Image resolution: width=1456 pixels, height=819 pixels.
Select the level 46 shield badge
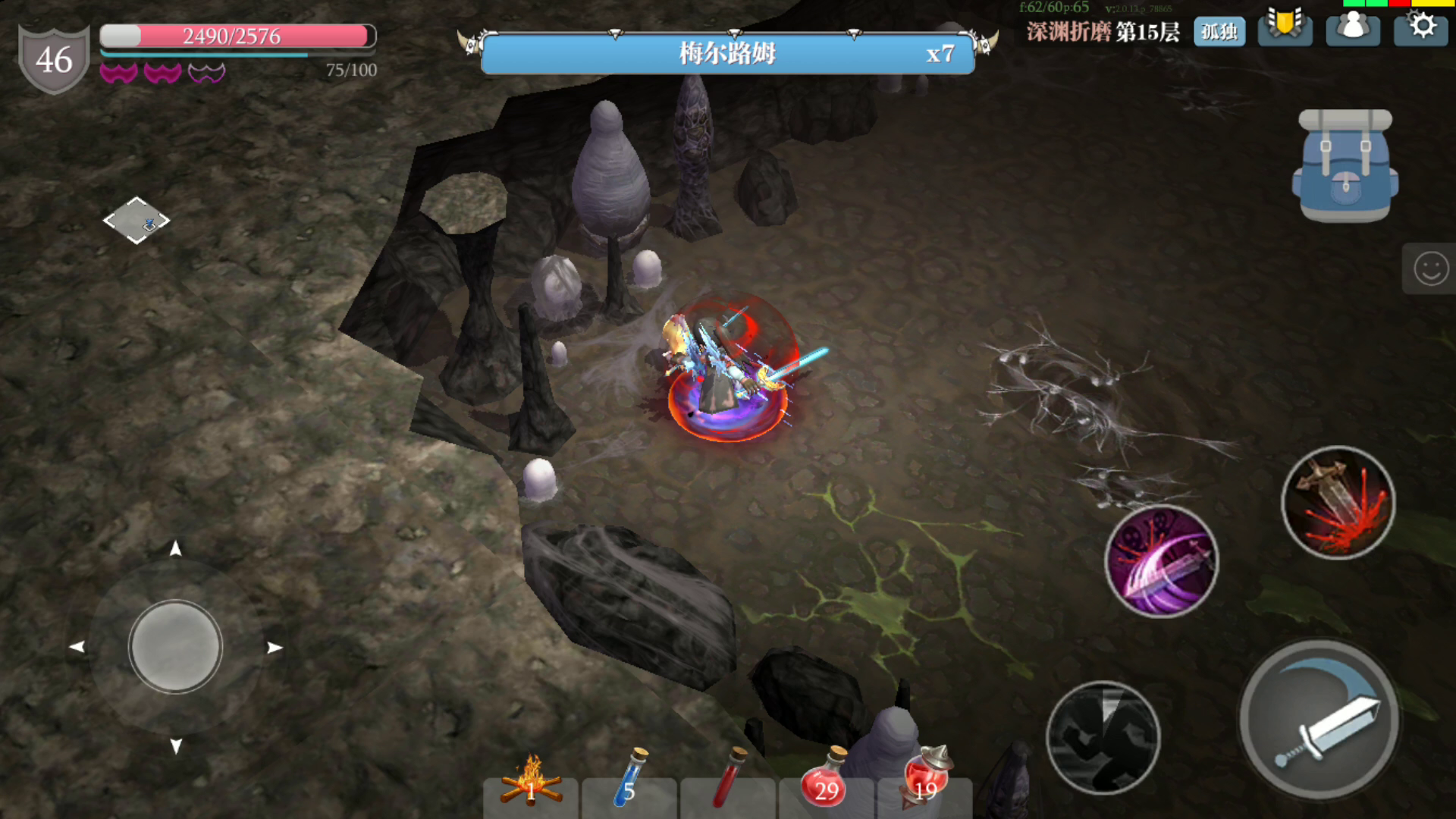[x=54, y=59]
